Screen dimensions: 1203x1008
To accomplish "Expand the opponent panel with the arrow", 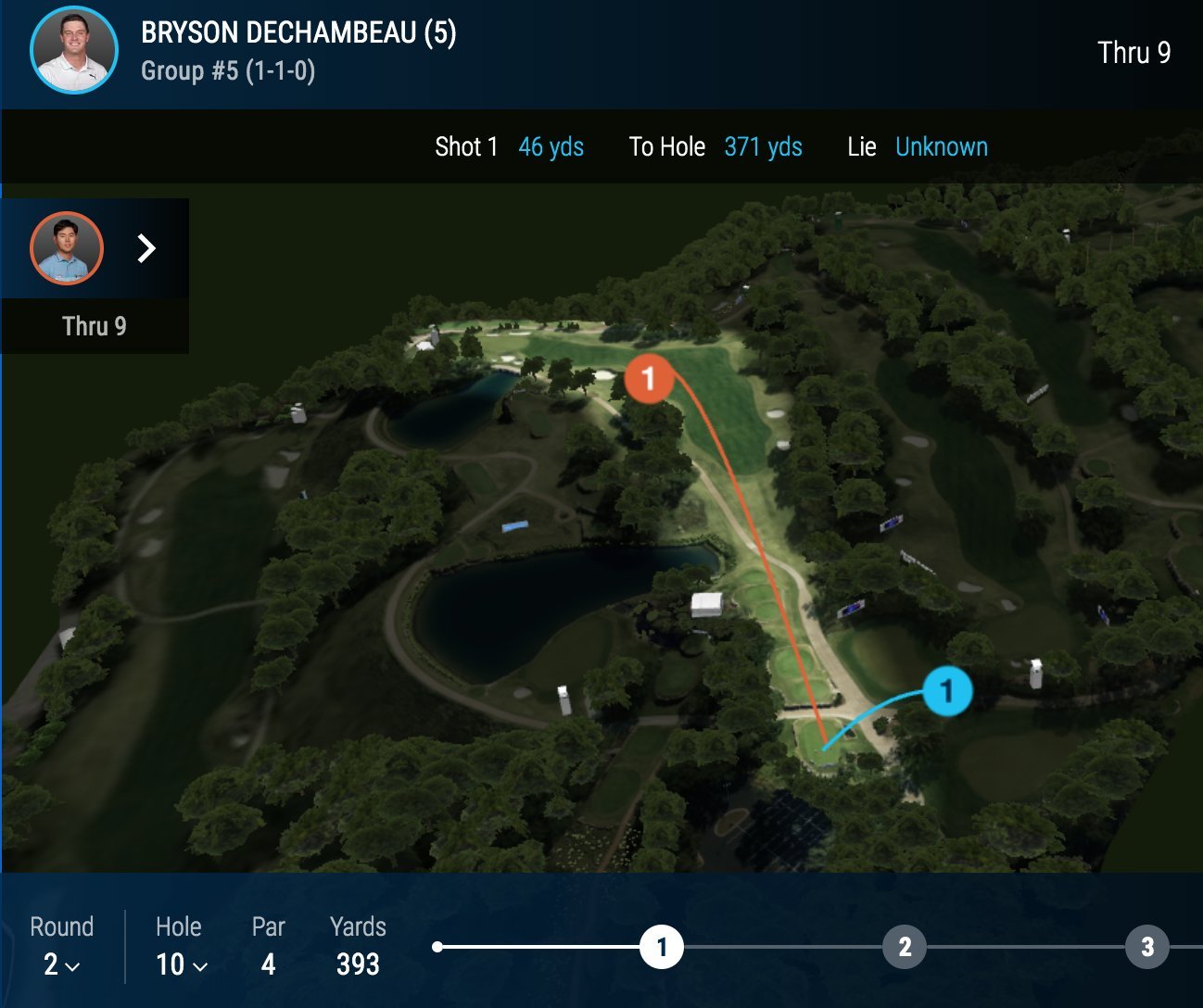I will pos(146,248).
